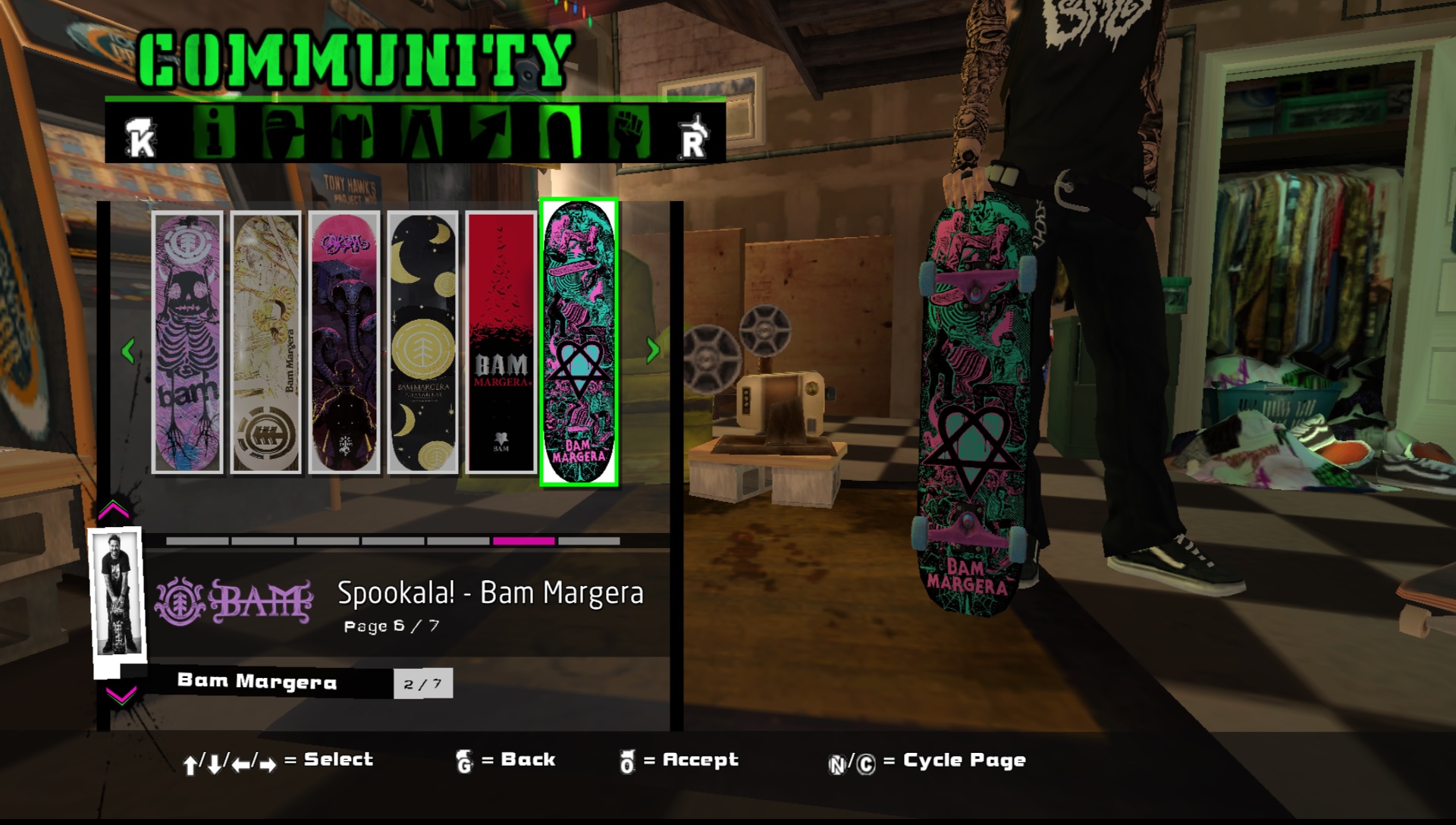Switch to the T-shirt category tab

(352, 132)
